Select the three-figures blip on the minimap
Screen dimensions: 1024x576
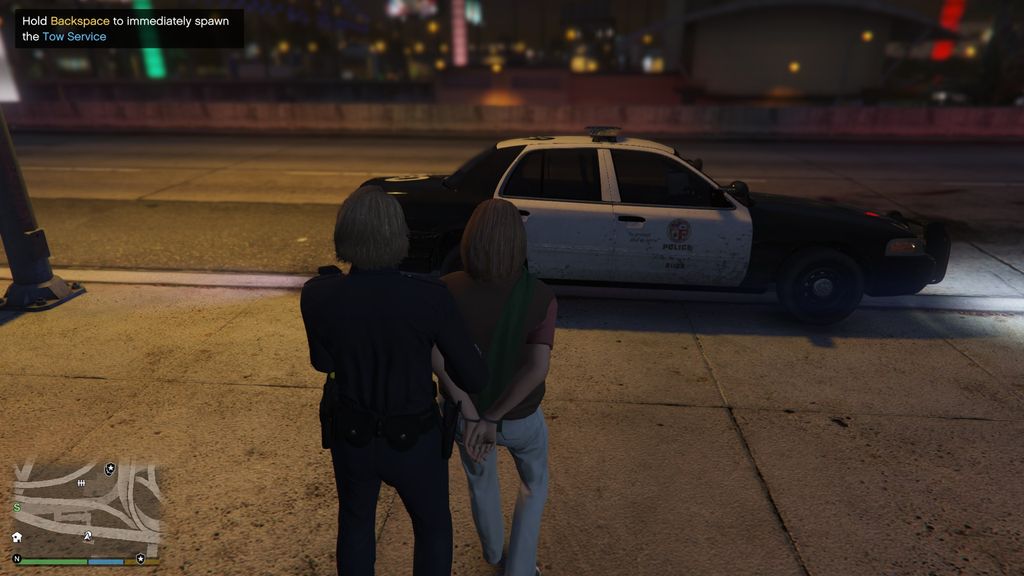tap(81, 483)
